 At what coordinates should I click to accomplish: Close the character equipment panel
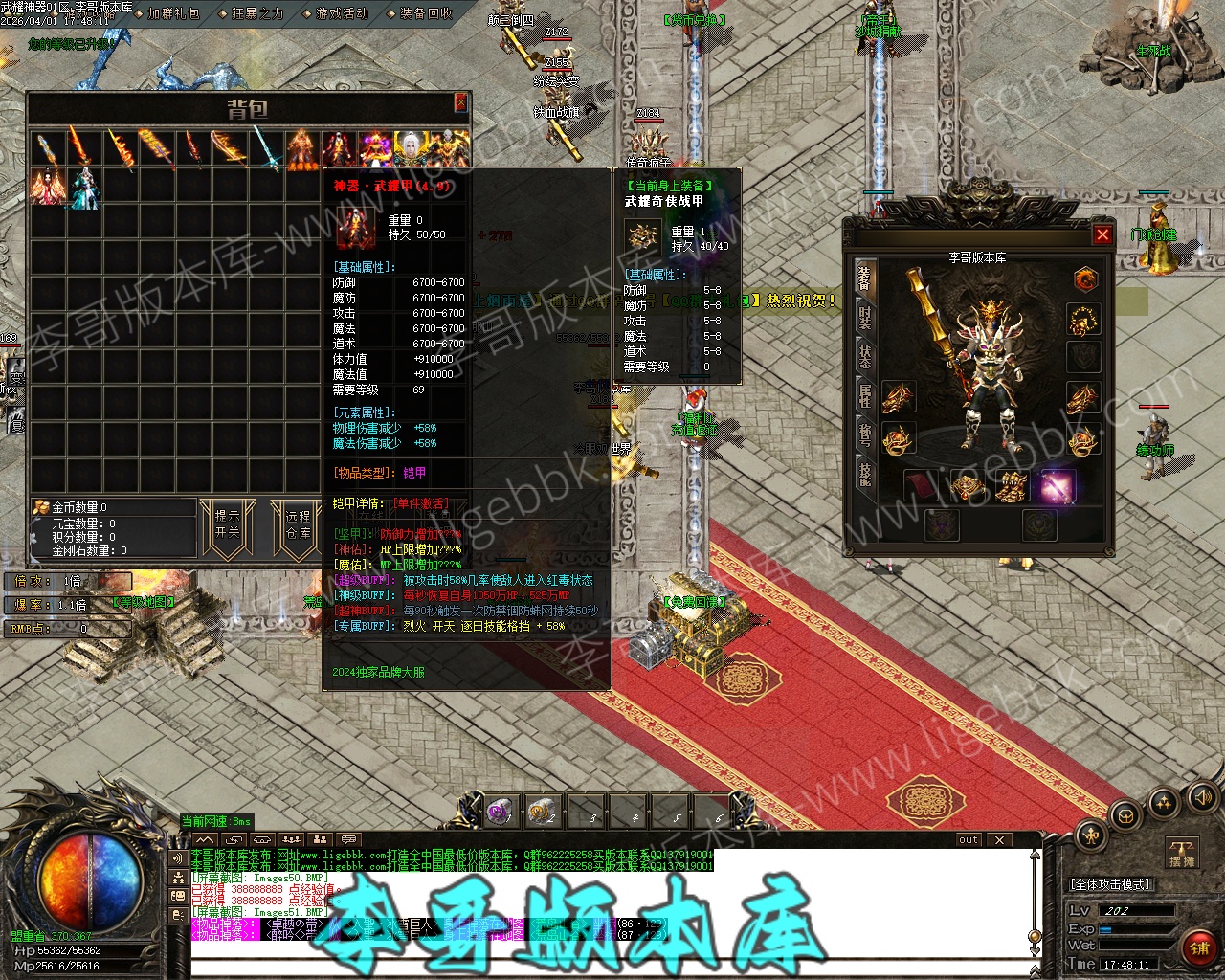click(1102, 234)
